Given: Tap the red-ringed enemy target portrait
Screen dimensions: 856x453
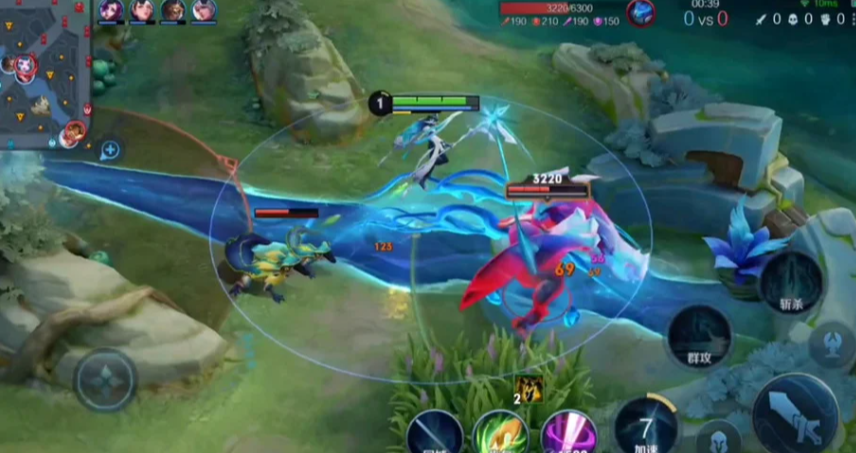Looking at the screenshot, I should [641, 12].
